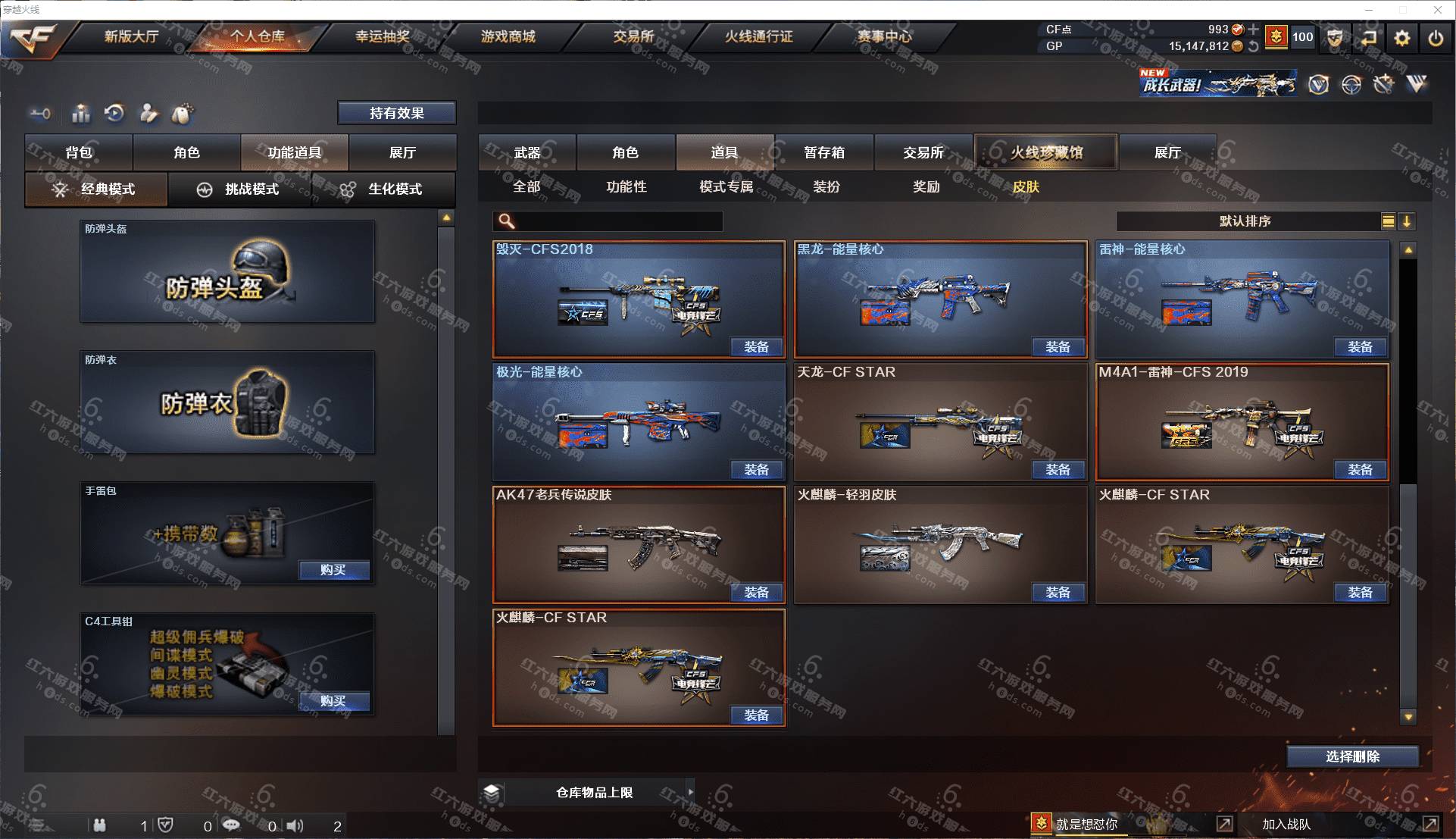Go to 新版大厅 lobby
The height and width of the screenshot is (839, 1456).
point(131,36)
